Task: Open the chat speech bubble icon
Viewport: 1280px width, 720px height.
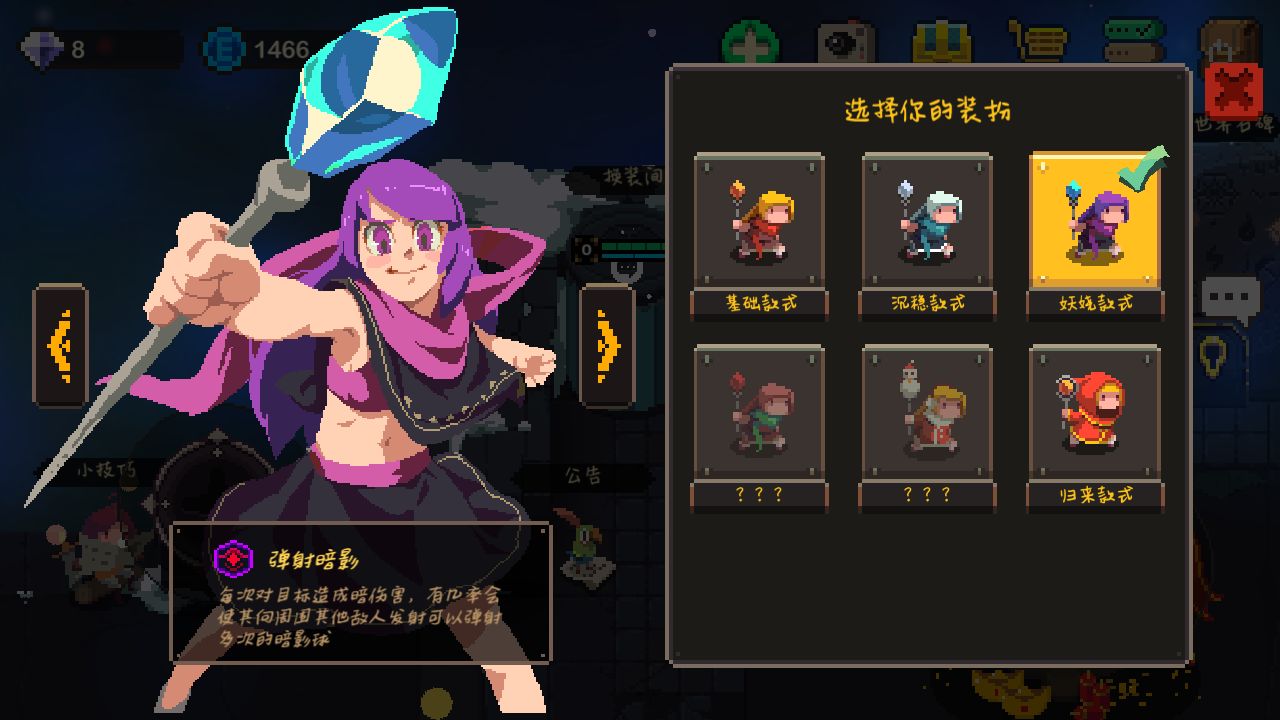Action: pyautogui.click(x=1230, y=298)
